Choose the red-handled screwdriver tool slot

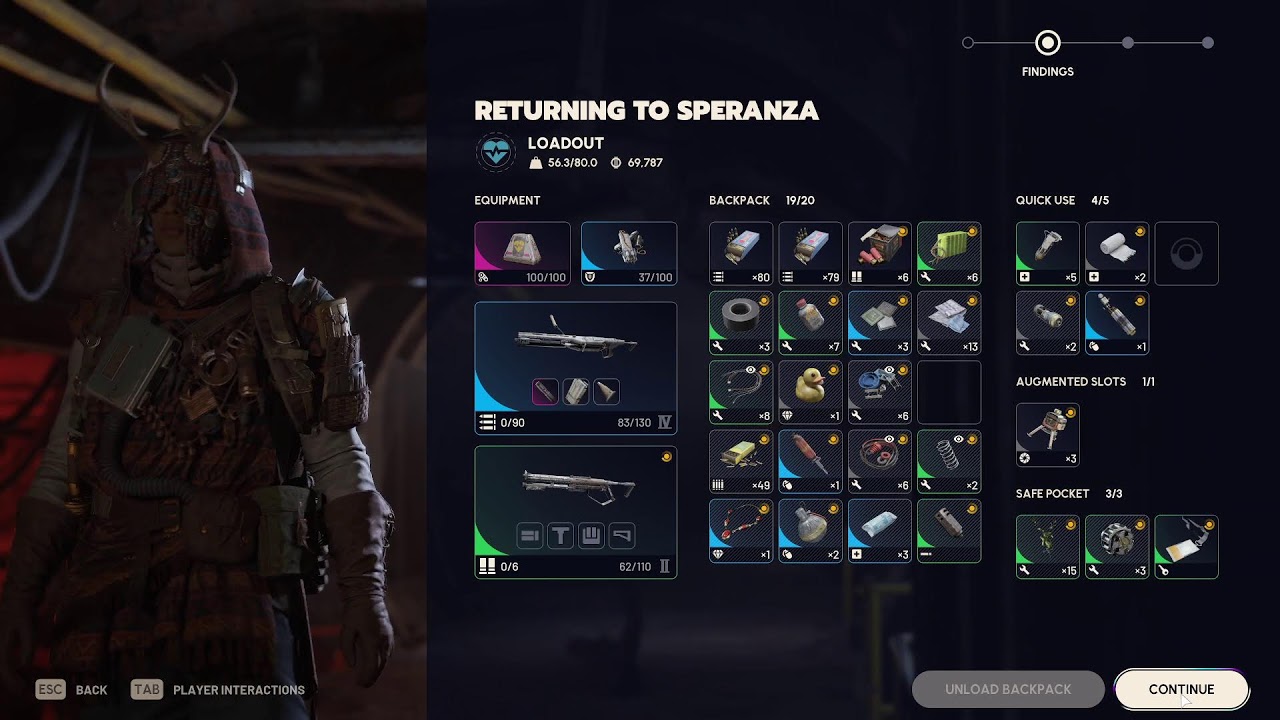(810, 462)
